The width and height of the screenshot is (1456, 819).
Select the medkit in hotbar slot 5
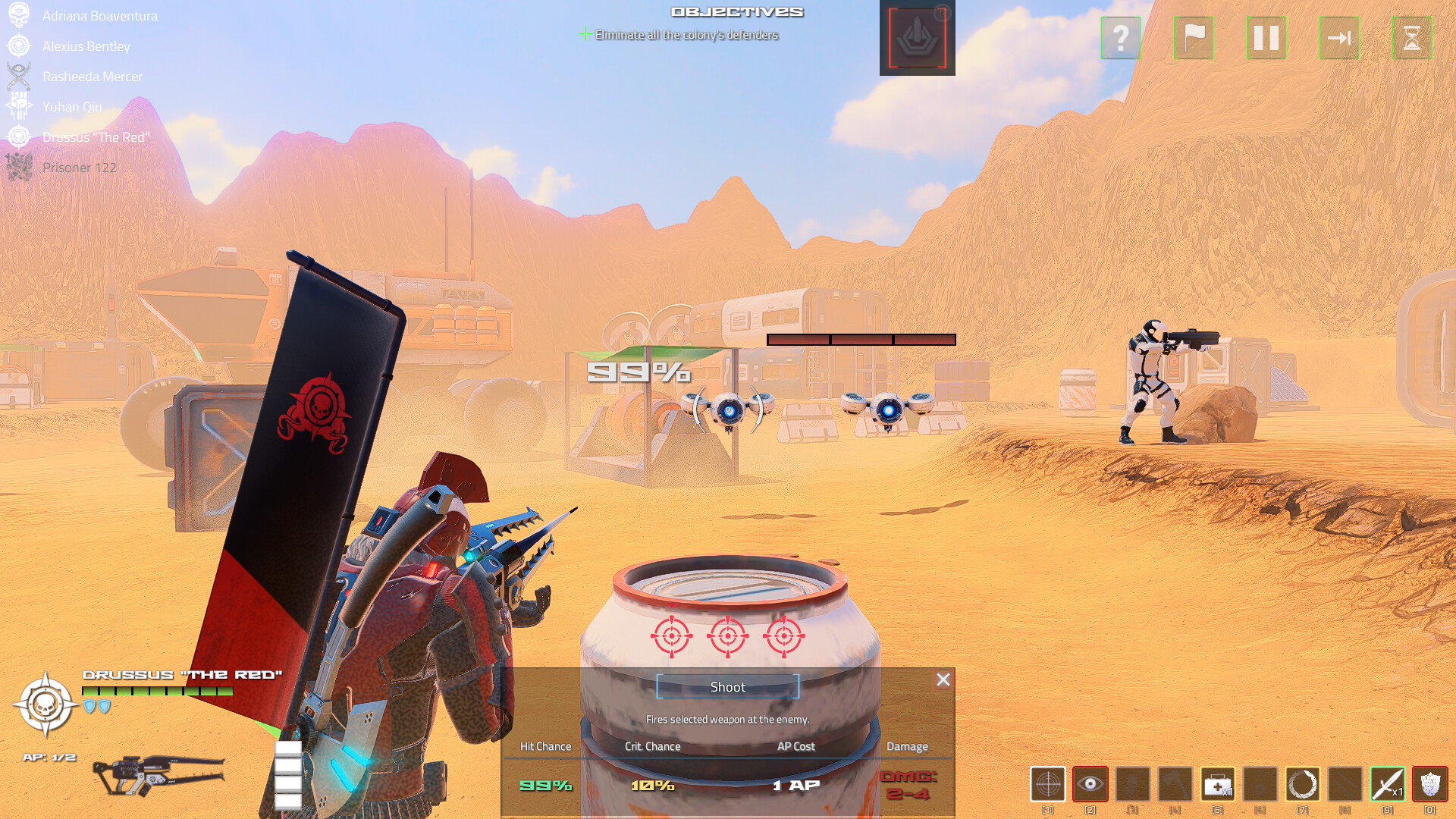[1216, 786]
